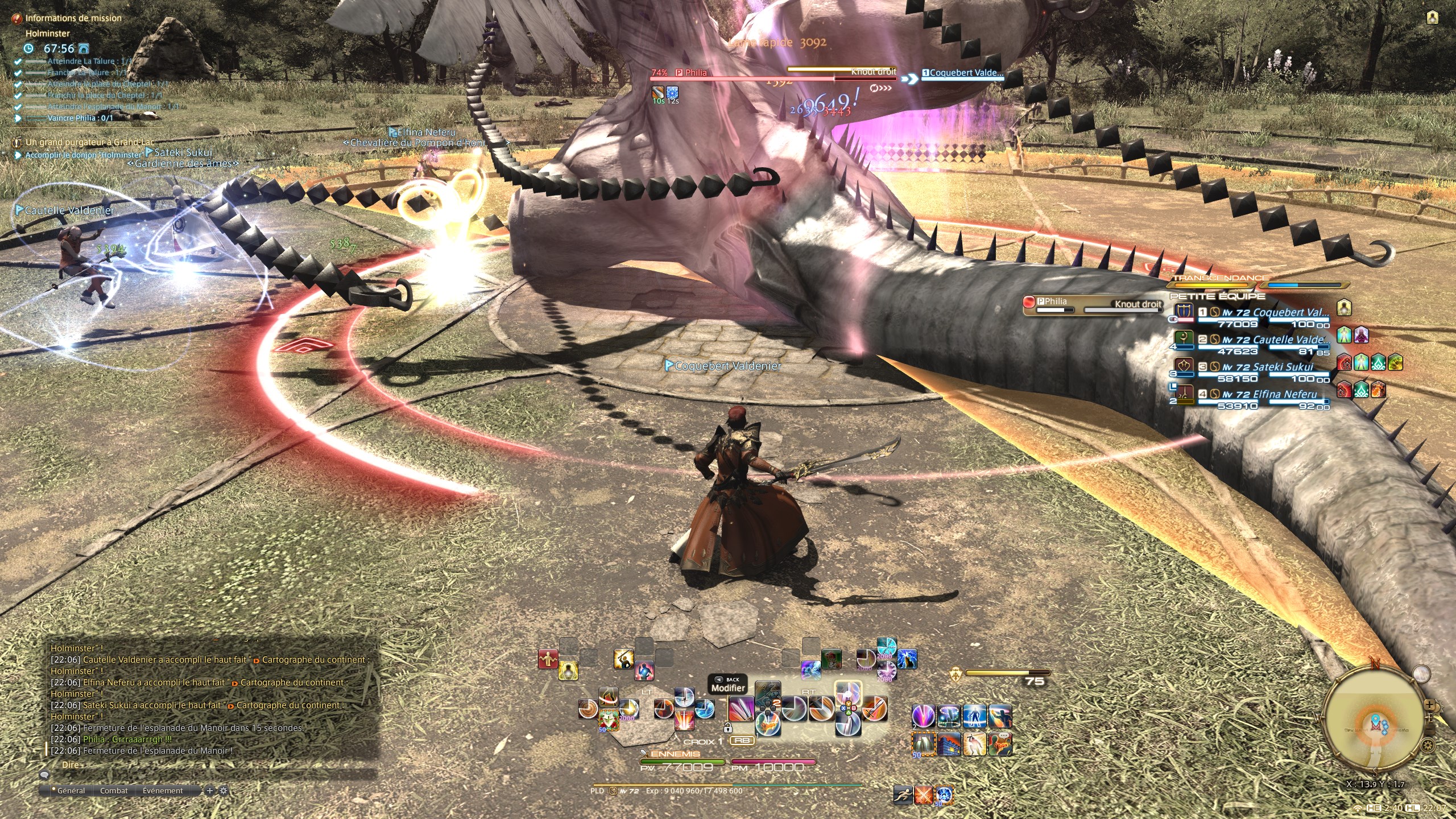Viewport: 1456px width, 819px height.
Task: Add a new chat tab with plus button
Action: pos(210,791)
